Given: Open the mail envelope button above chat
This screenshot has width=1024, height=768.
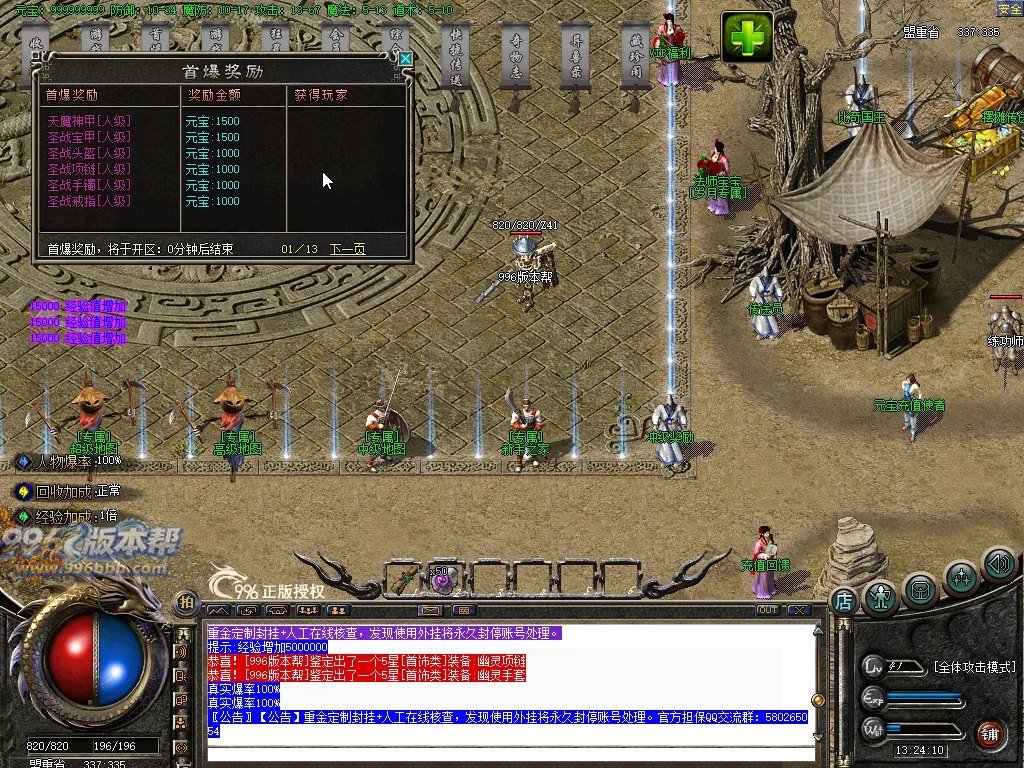Looking at the screenshot, I should click(x=431, y=610).
